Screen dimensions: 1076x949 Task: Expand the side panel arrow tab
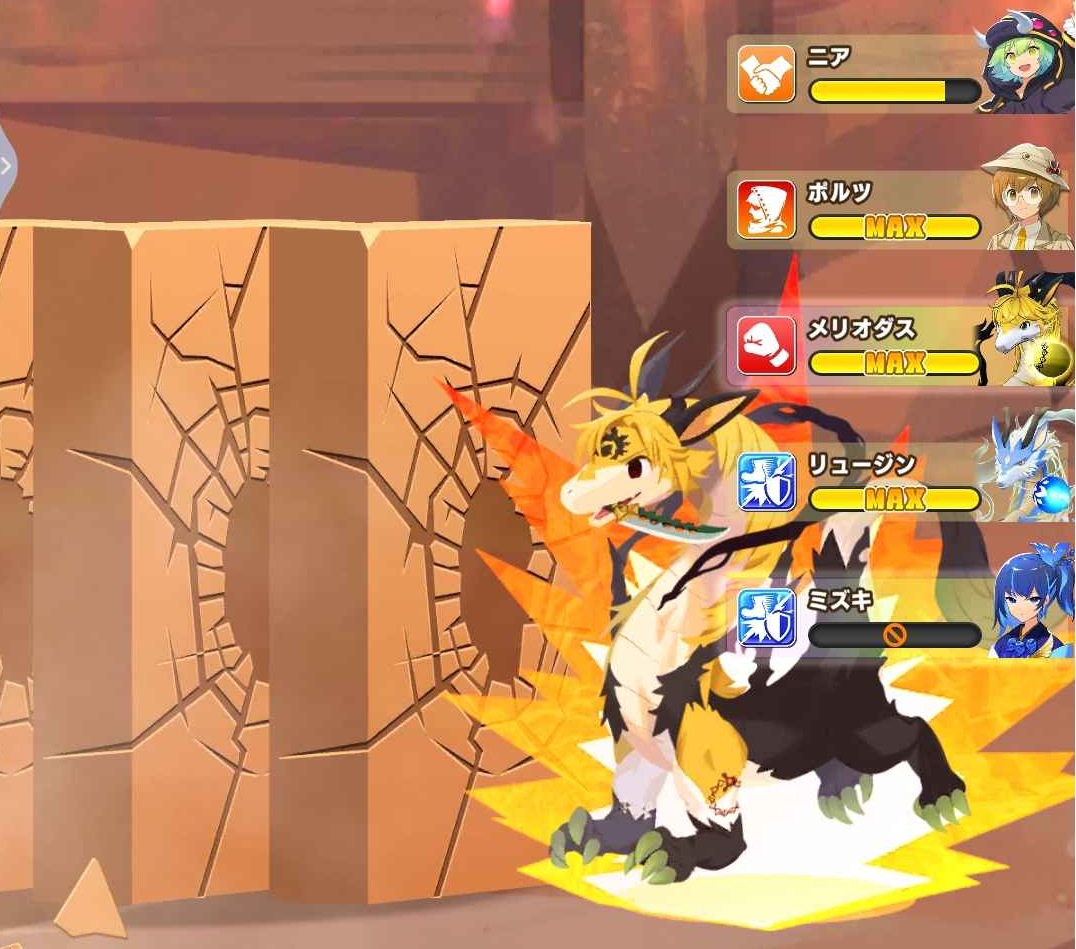pos(6,166)
